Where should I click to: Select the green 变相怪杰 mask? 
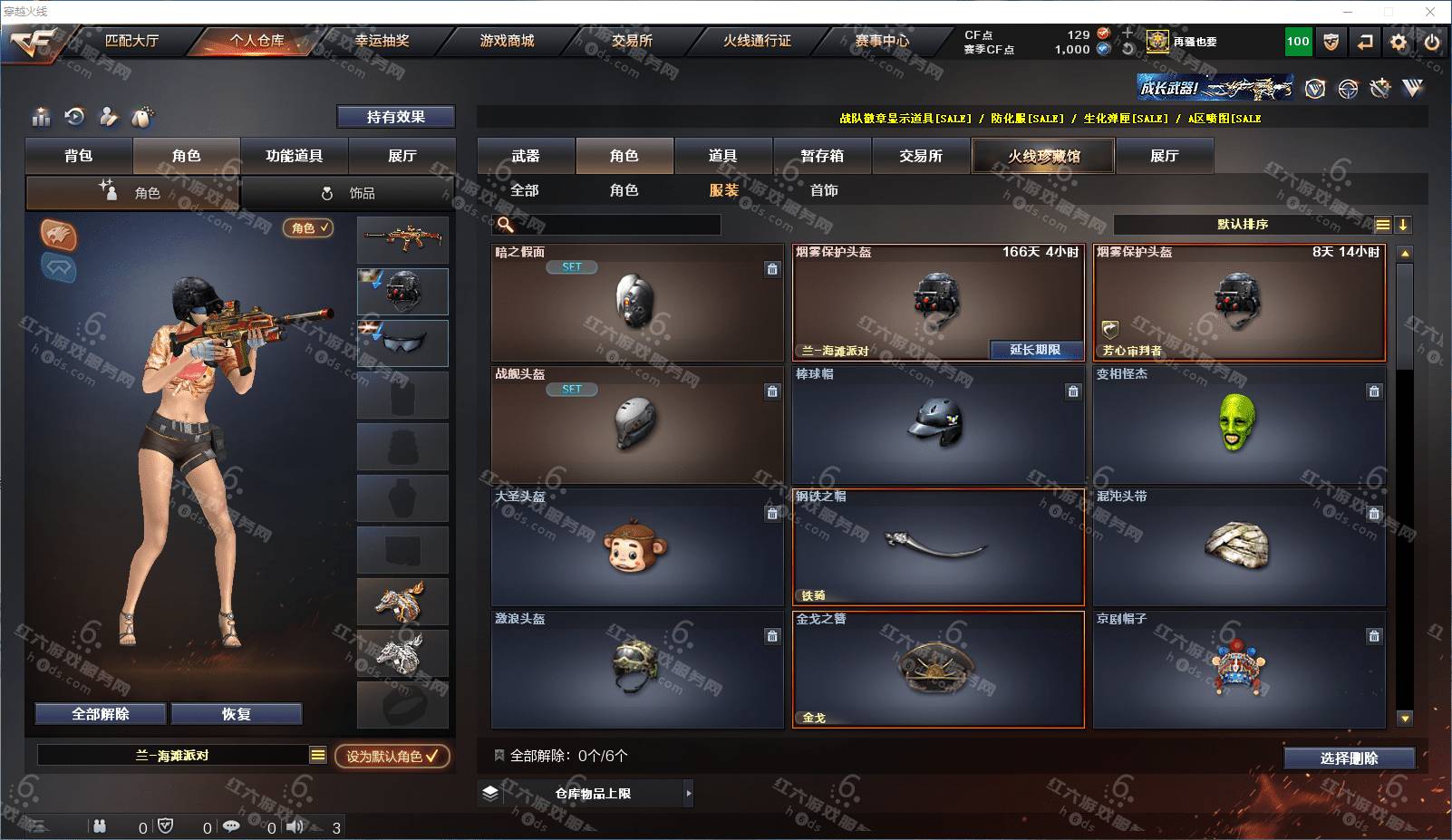click(x=1238, y=424)
